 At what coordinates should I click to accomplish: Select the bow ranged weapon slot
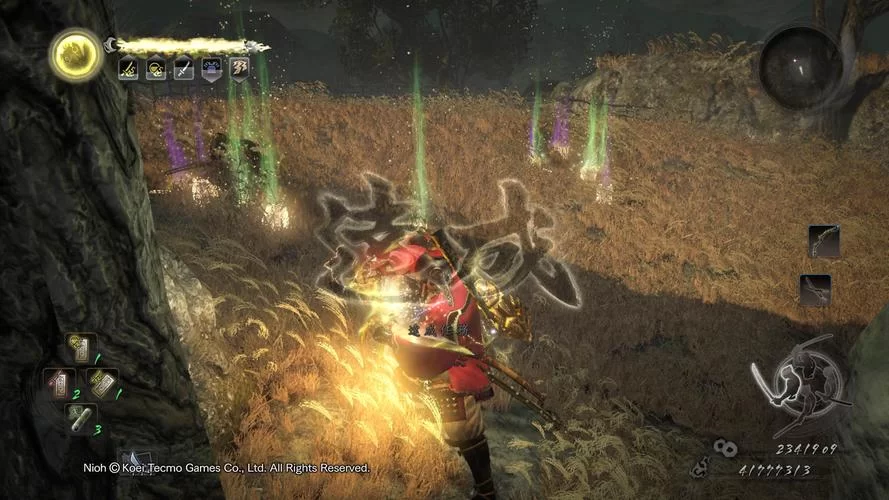[824, 242]
